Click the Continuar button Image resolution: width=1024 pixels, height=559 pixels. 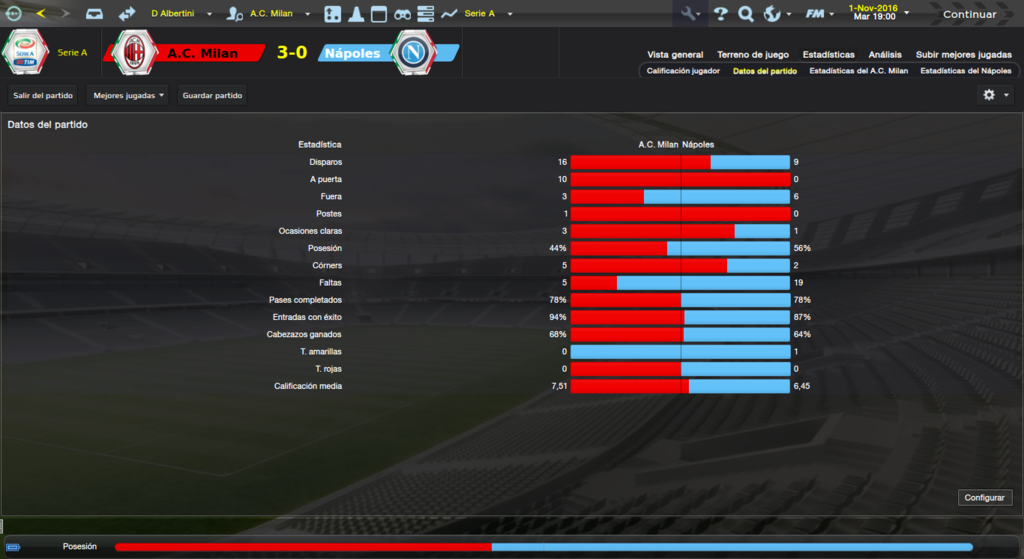pyautogui.click(x=969, y=14)
